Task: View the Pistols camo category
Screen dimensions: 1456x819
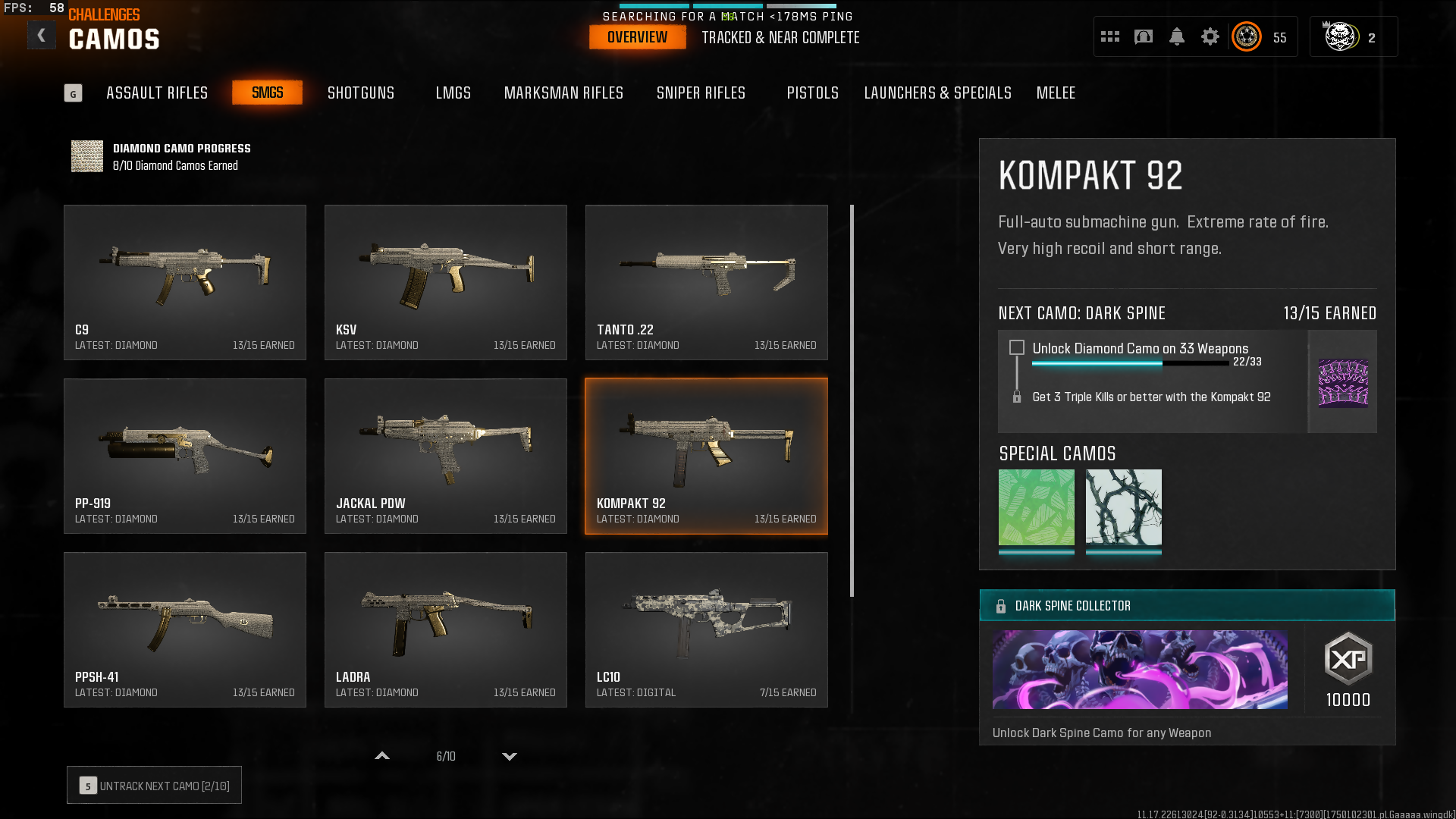Action: pos(812,93)
